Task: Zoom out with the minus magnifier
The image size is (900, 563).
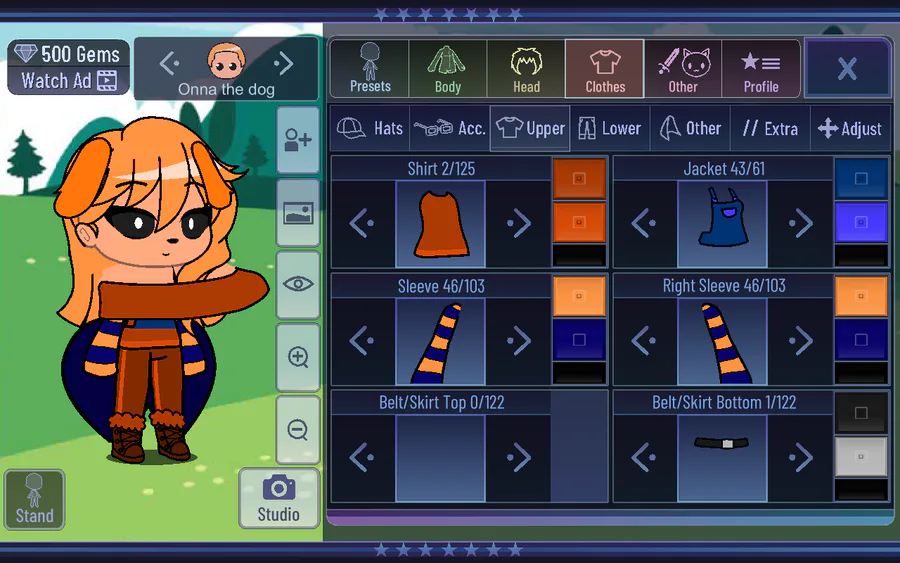Action: (297, 430)
